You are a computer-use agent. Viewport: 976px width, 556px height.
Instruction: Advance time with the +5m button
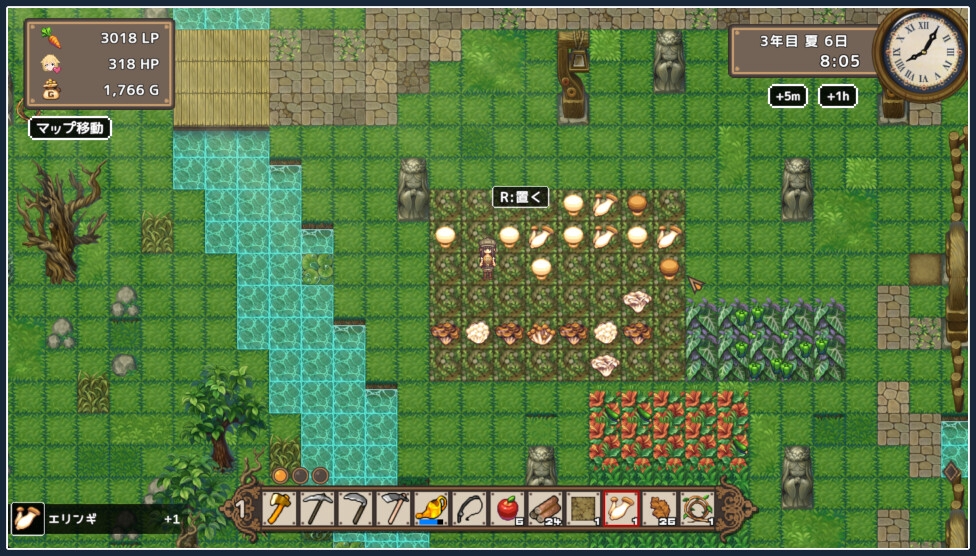(x=787, y=96)
